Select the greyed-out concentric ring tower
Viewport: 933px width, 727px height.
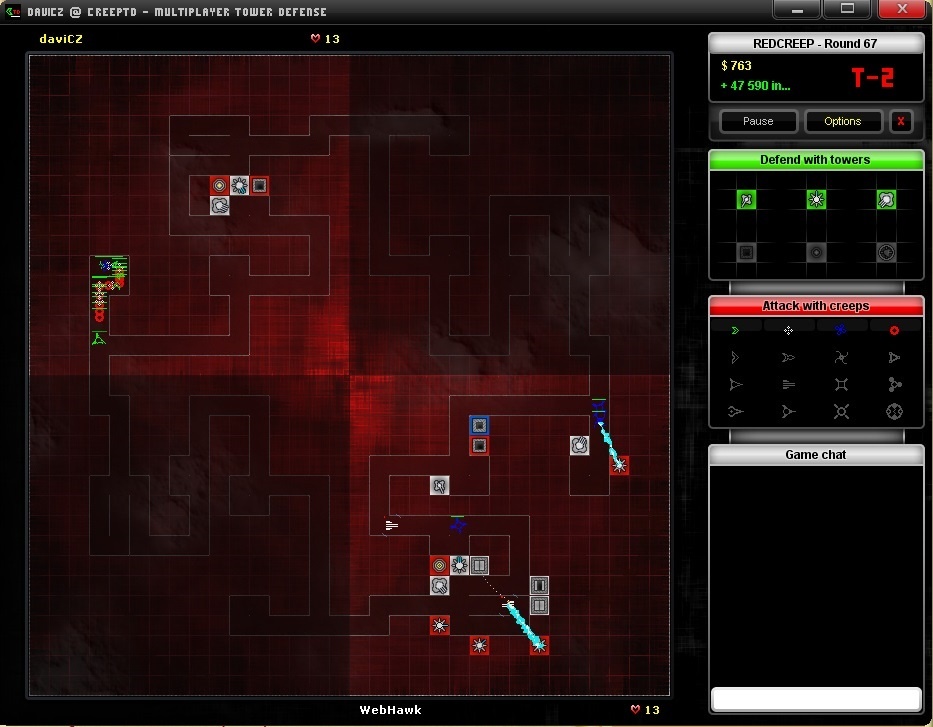point(816,253)
